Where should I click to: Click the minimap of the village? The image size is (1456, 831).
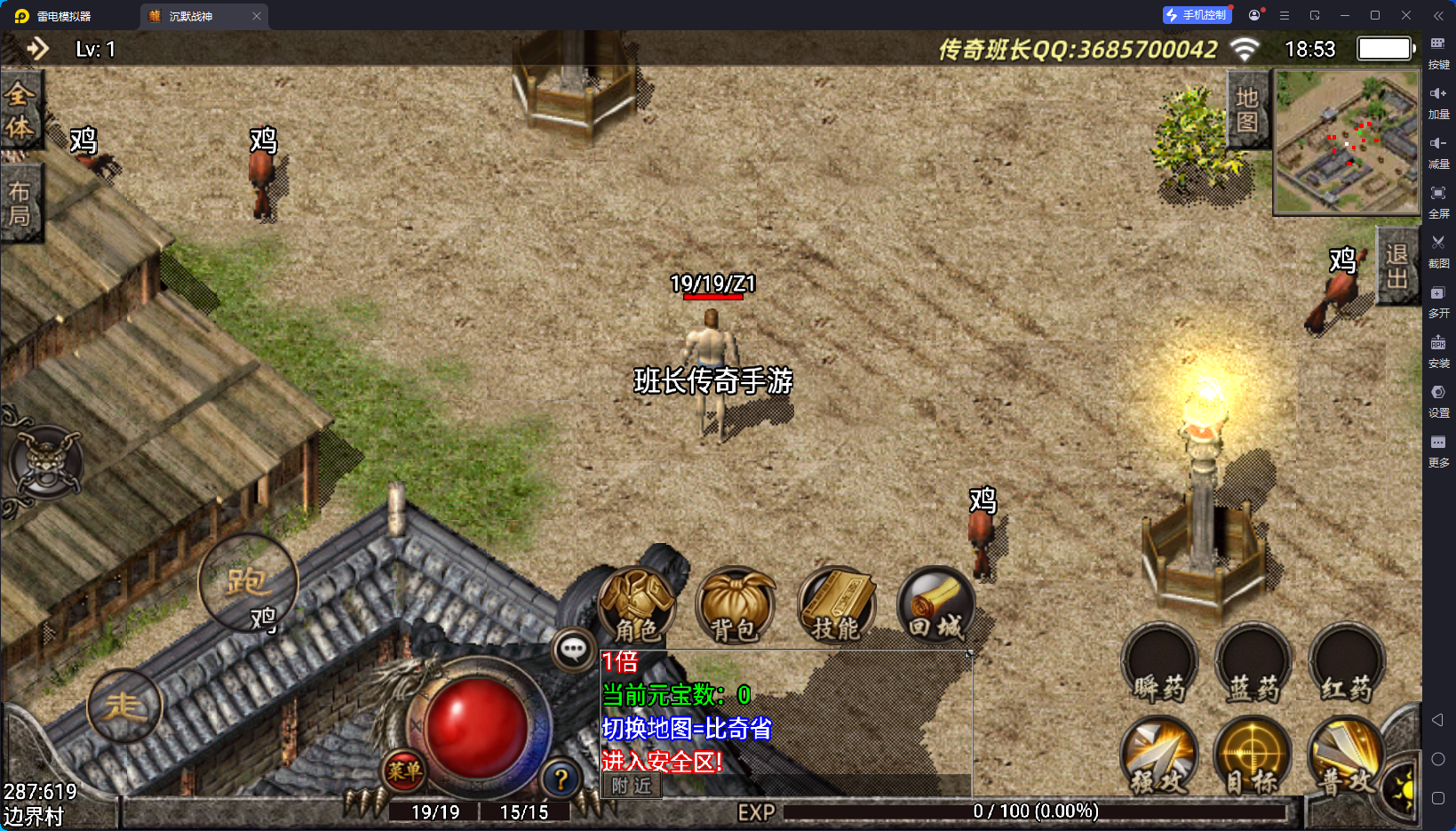pos(1347,142)
